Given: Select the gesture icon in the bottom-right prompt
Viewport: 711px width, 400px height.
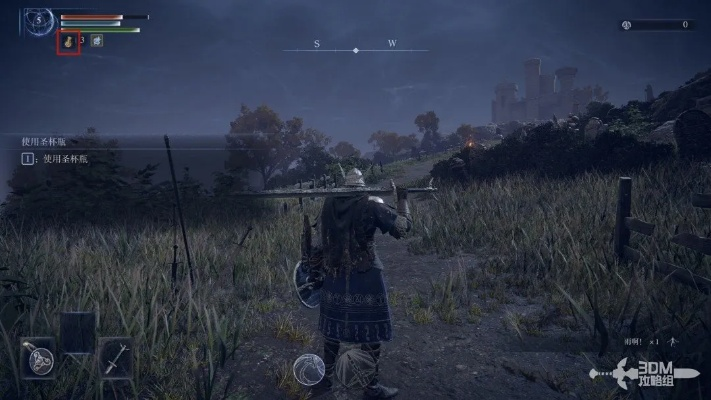Looking at the screenshot, I should (x=674, y=341).
